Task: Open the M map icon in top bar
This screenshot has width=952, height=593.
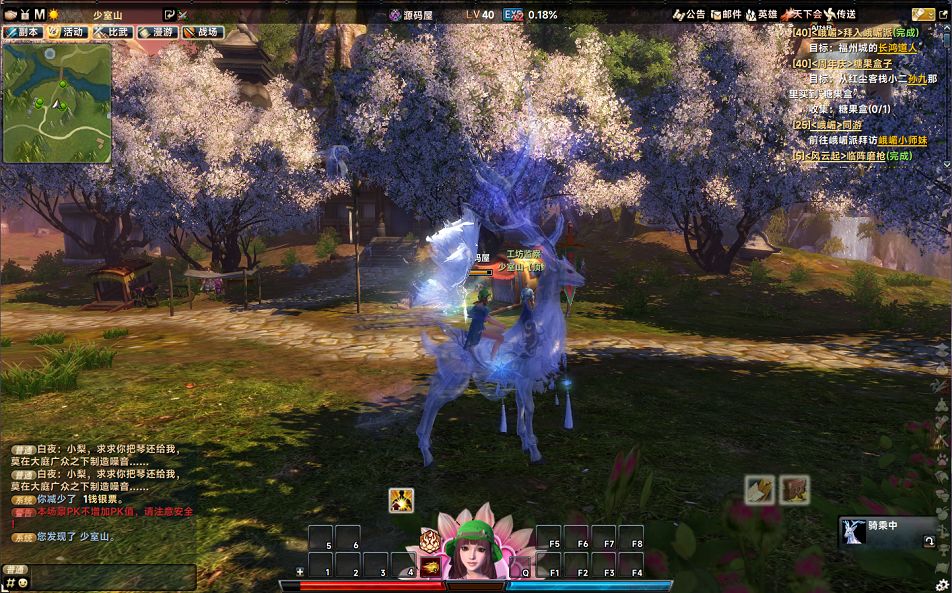Action: pos(40,14)
